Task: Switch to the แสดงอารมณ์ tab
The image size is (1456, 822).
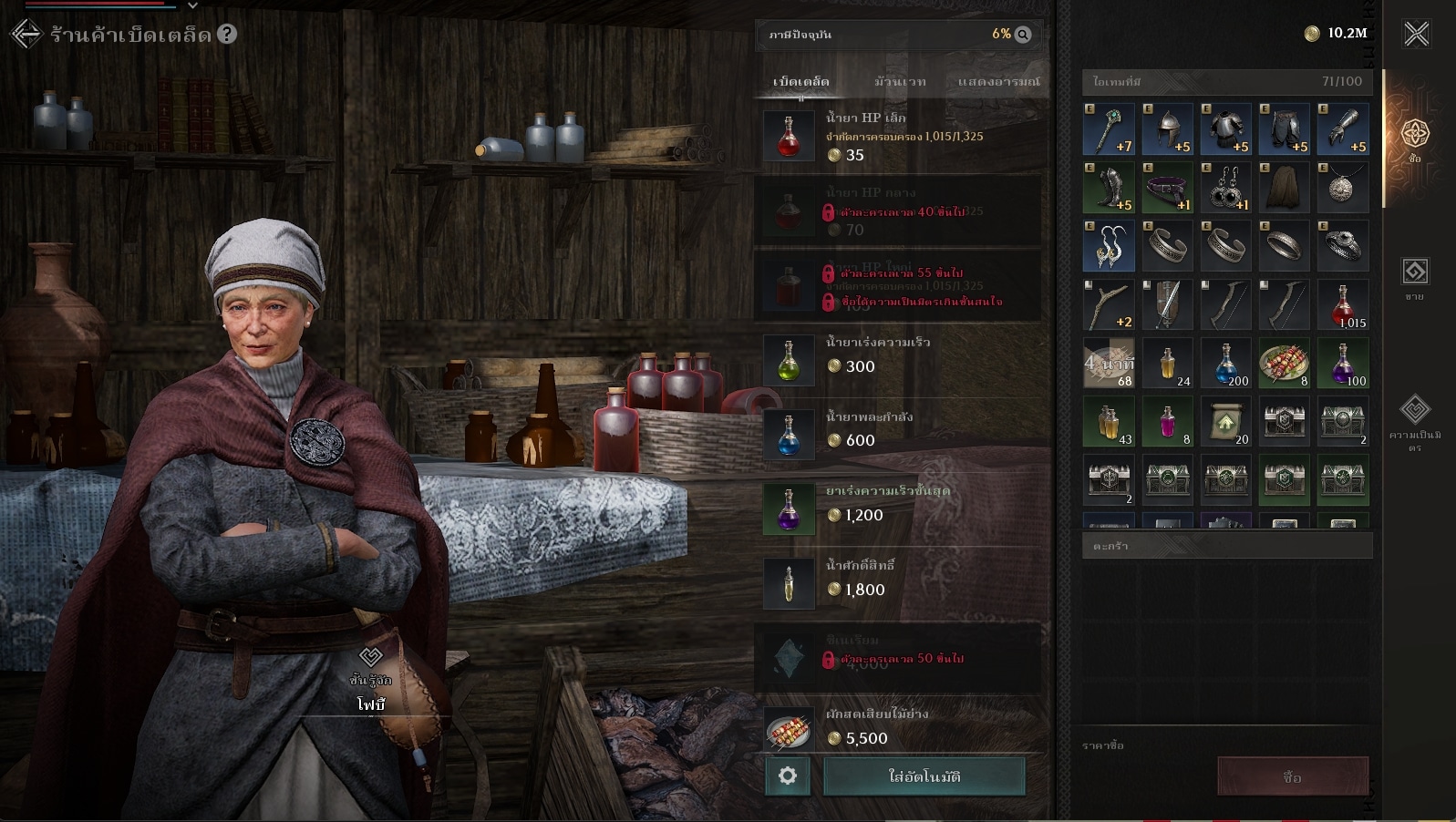Action: coord(998,82)
